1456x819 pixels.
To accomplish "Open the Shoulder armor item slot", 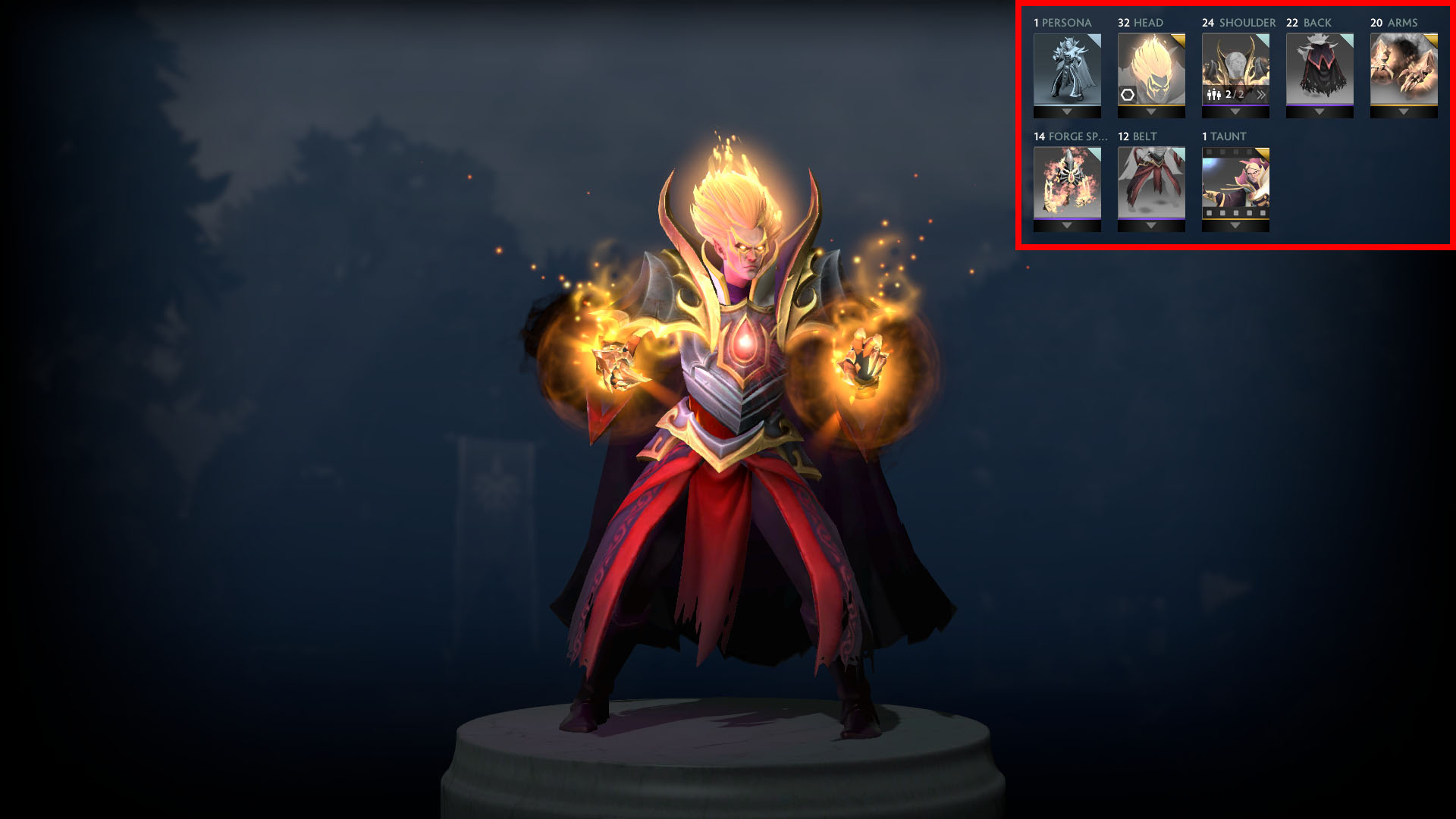I will 1235,64.
